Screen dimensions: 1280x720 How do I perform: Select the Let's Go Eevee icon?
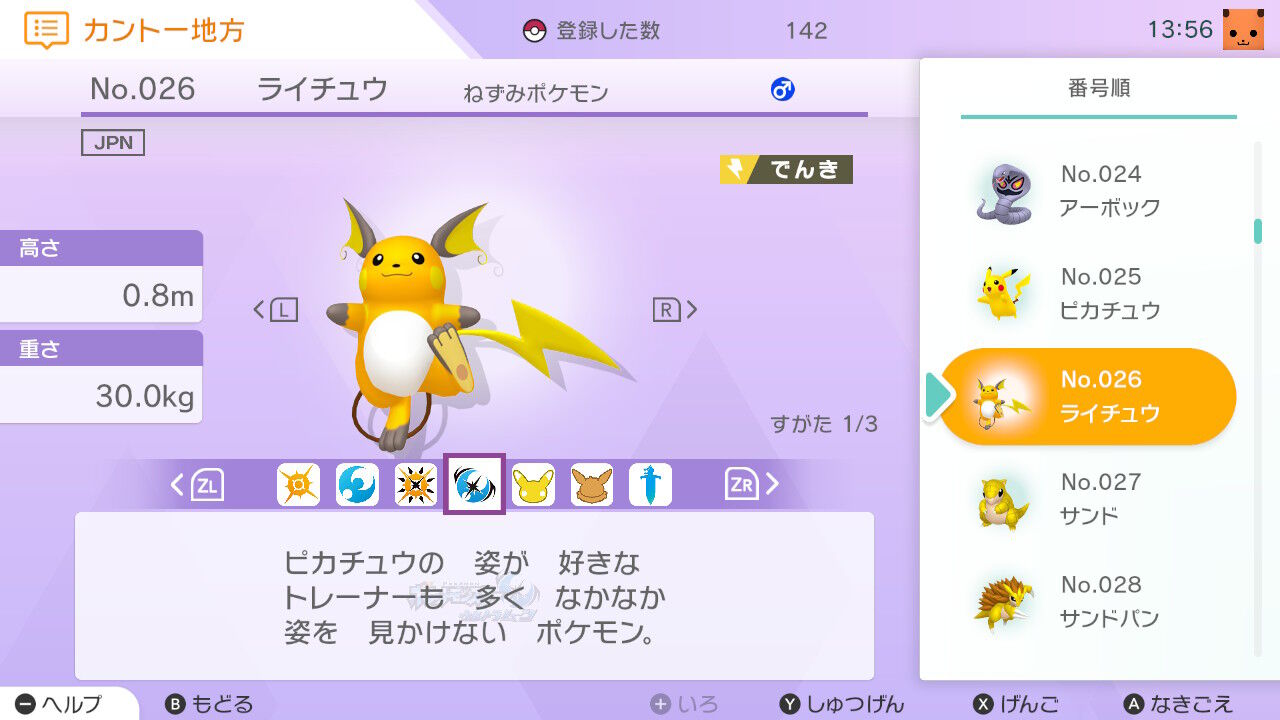(591, 484)
